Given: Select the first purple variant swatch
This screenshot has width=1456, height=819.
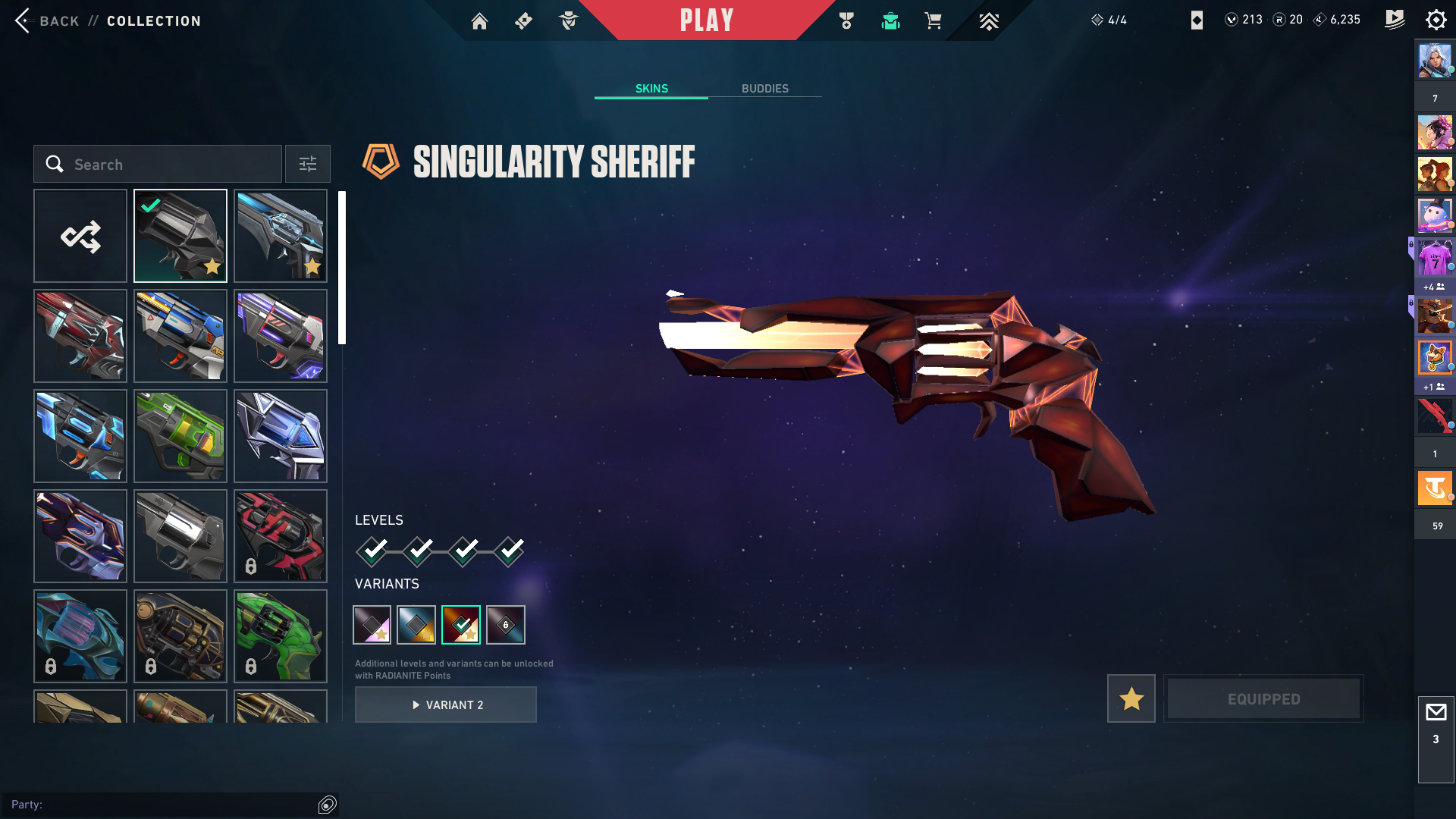Looking at the screenshot, I should coord(372,625).
